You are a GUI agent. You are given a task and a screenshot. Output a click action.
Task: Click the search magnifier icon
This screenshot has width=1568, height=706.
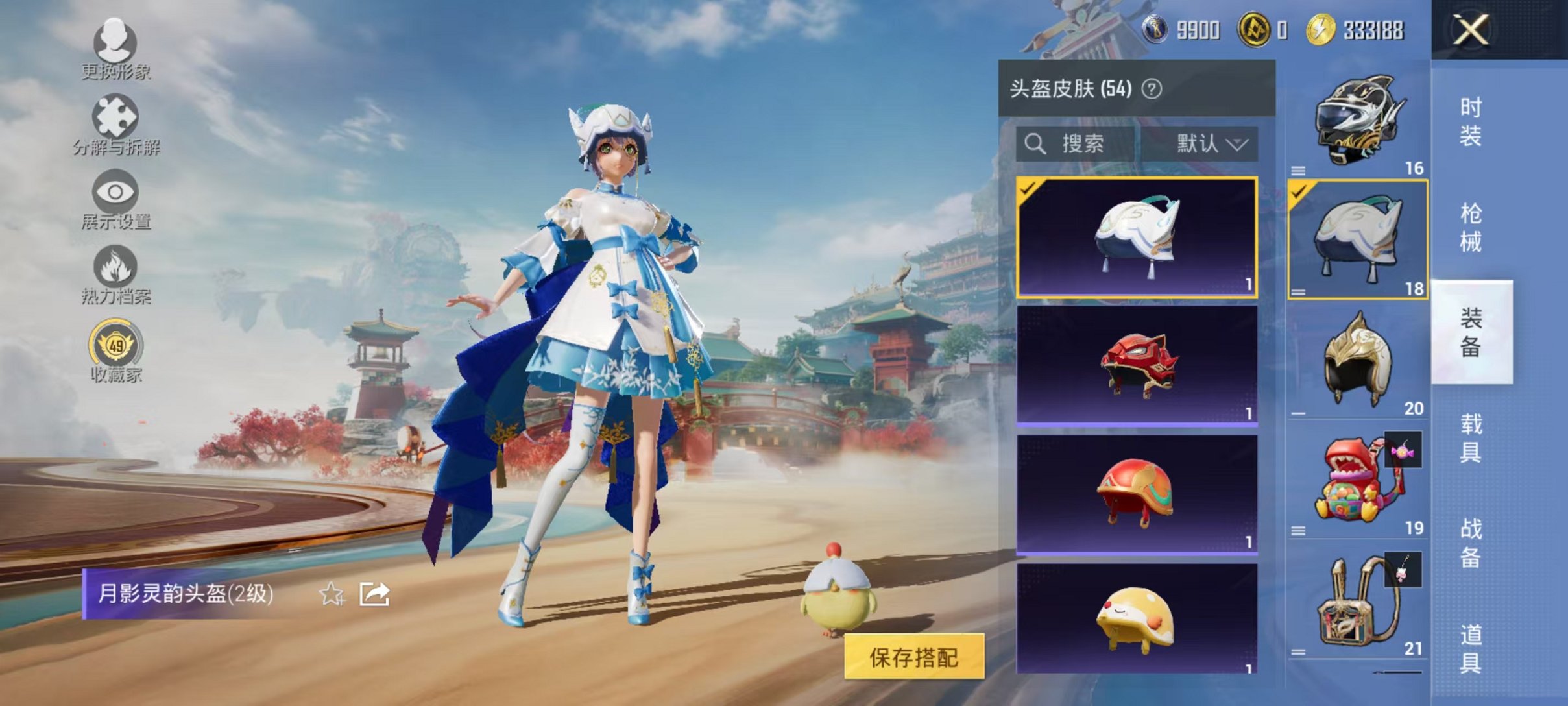[1037, 144]
